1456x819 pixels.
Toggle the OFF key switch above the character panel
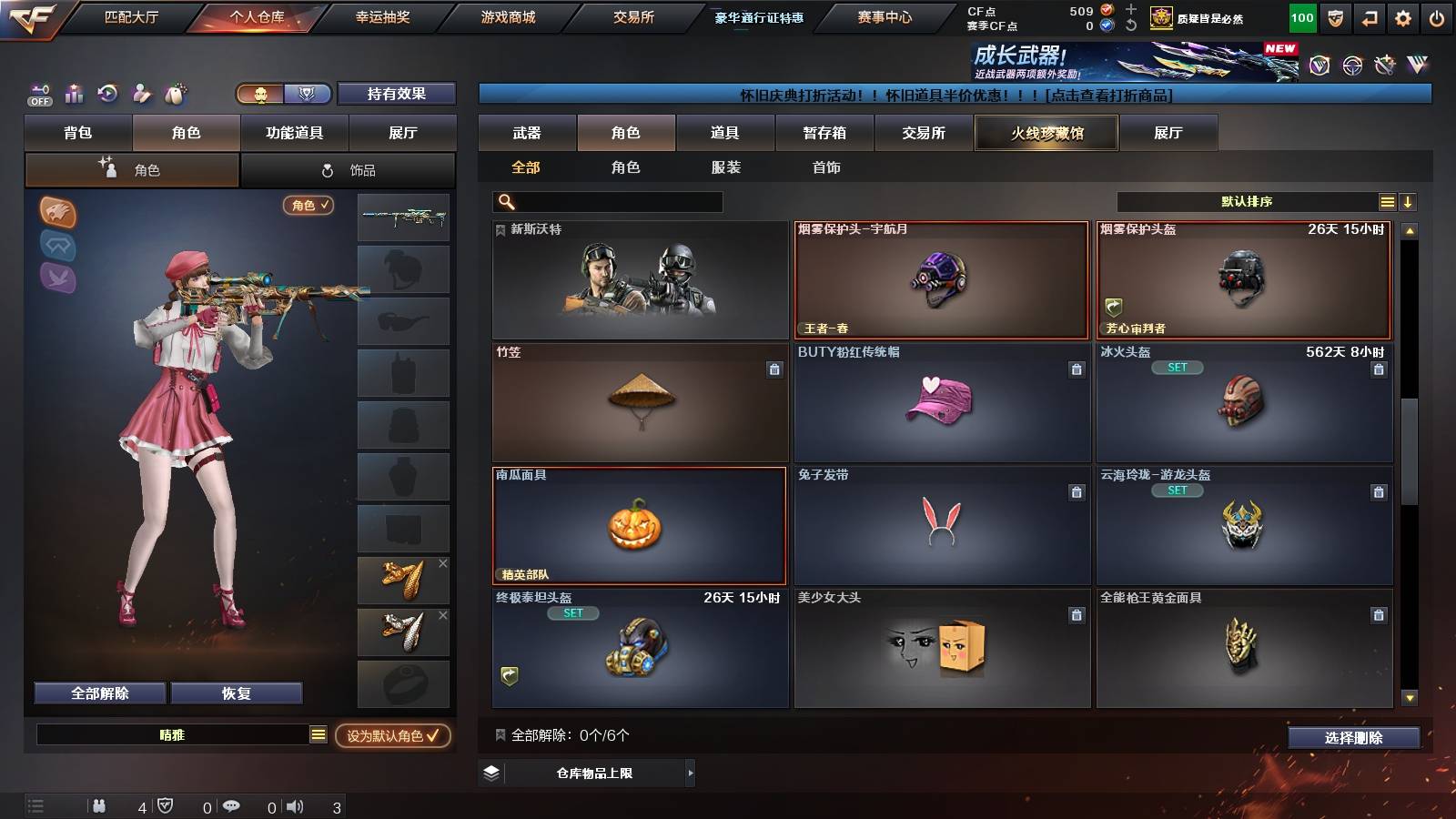(38, 93)
